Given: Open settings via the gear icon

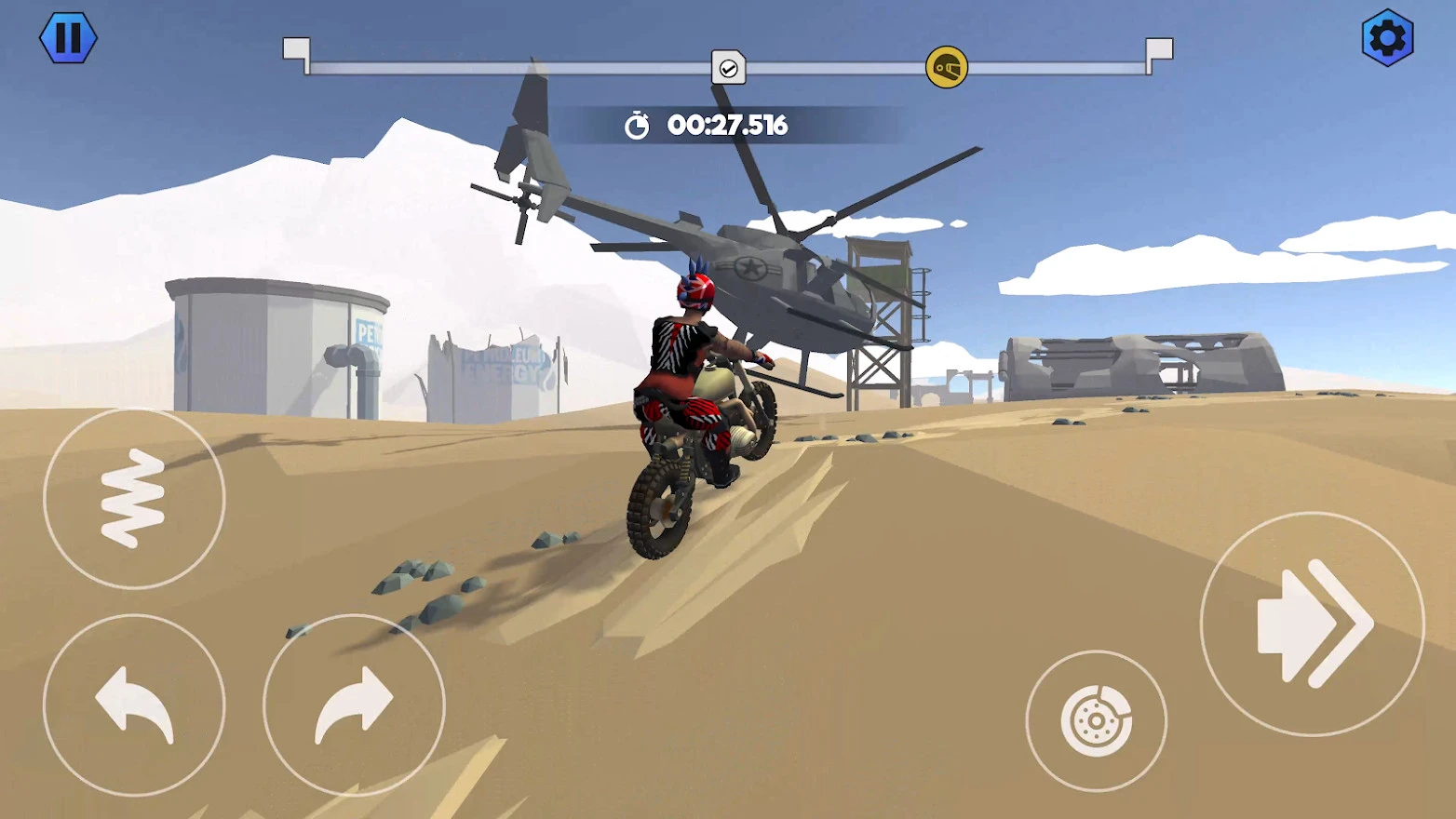Looking at the screenshot, I should pos(1387,38).
